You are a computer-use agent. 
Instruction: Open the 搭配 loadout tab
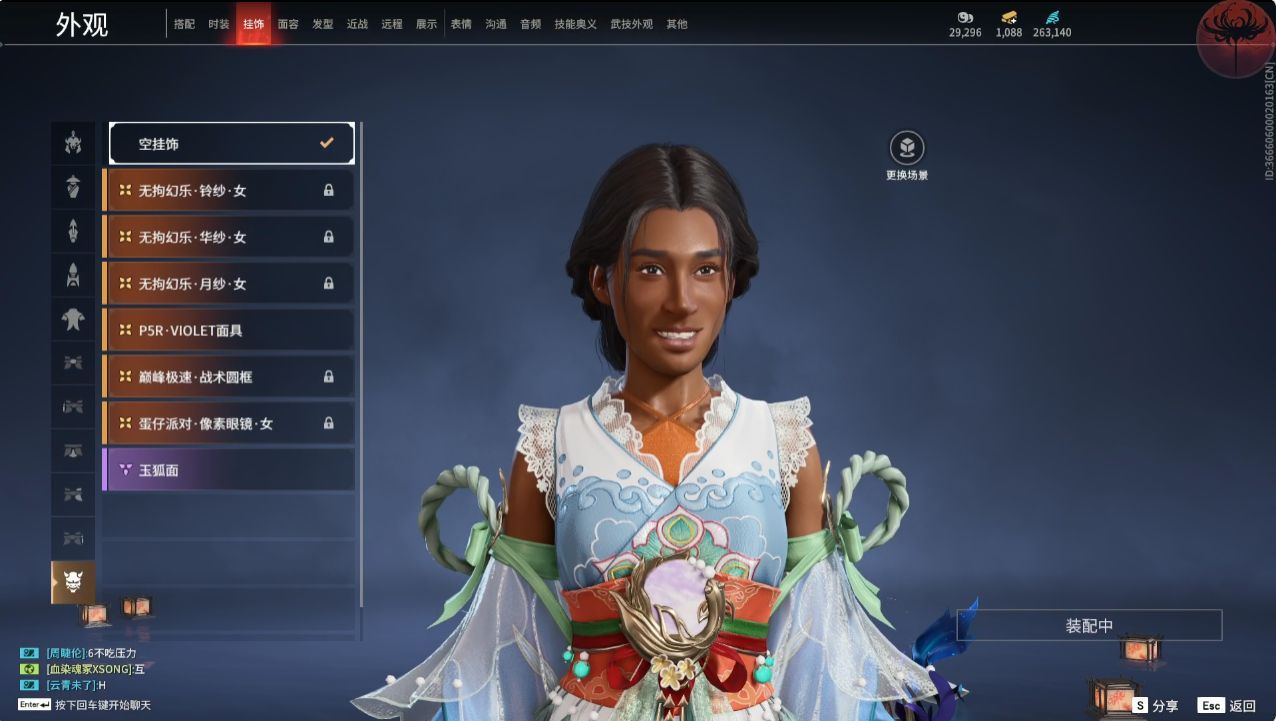point(184,24)
